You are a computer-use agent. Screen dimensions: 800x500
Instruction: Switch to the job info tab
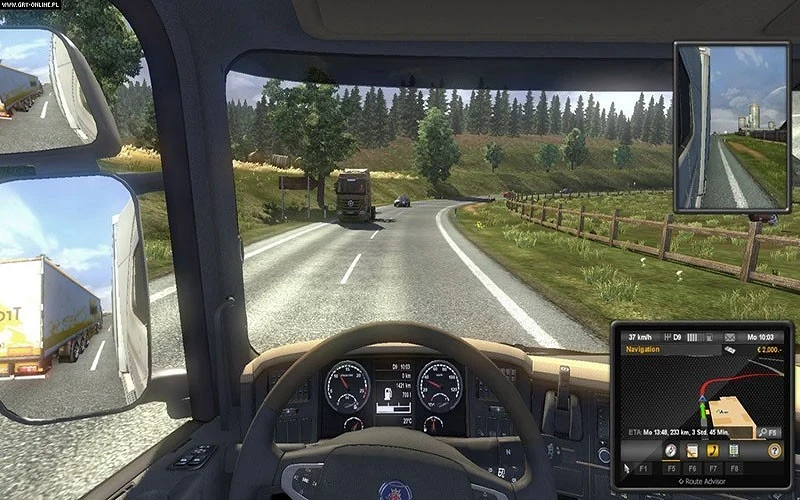pos(690,450)
